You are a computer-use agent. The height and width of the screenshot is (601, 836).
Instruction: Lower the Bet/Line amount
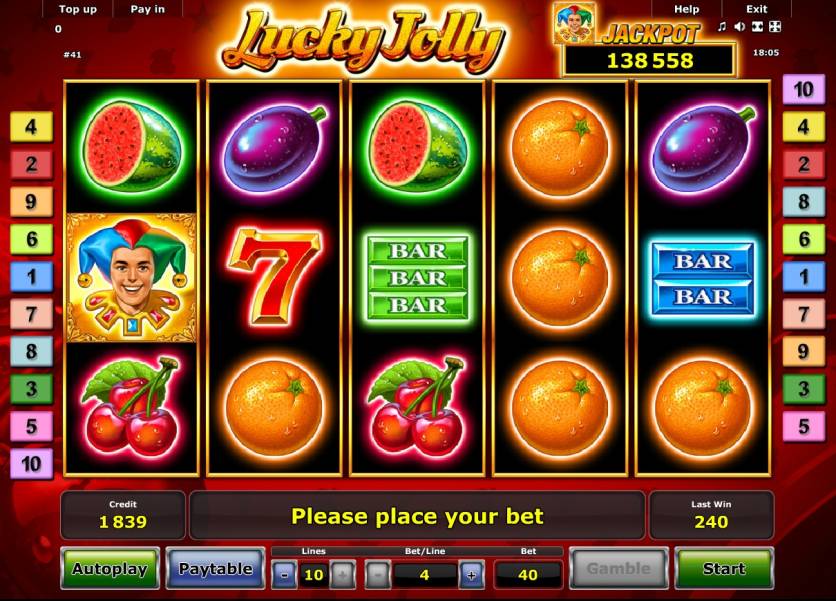pos(378,575)
